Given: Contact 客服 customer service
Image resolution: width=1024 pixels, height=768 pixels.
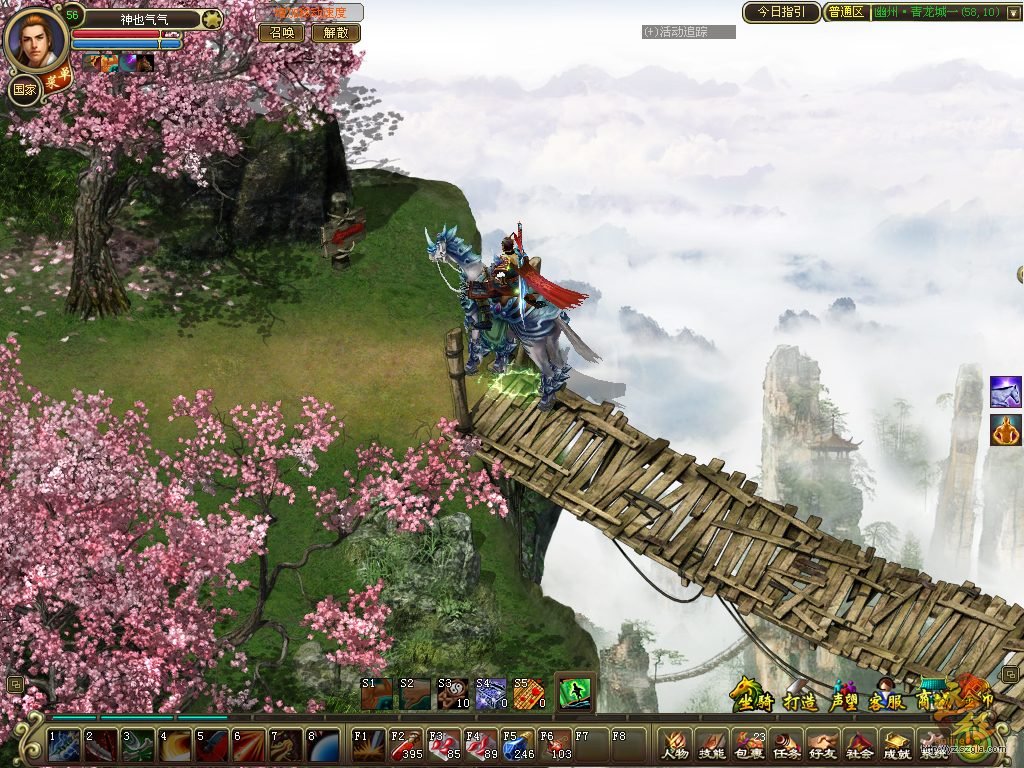Looking at the screenshot, I should point(887,700).
